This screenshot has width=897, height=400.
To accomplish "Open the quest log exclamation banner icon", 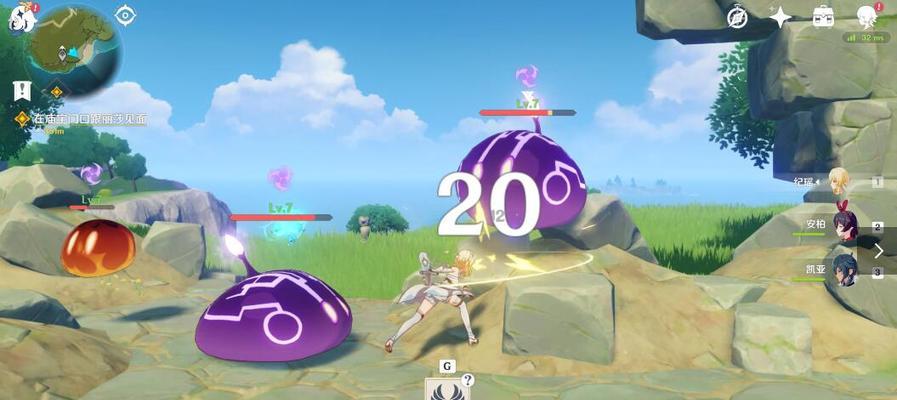I will 22,91.
